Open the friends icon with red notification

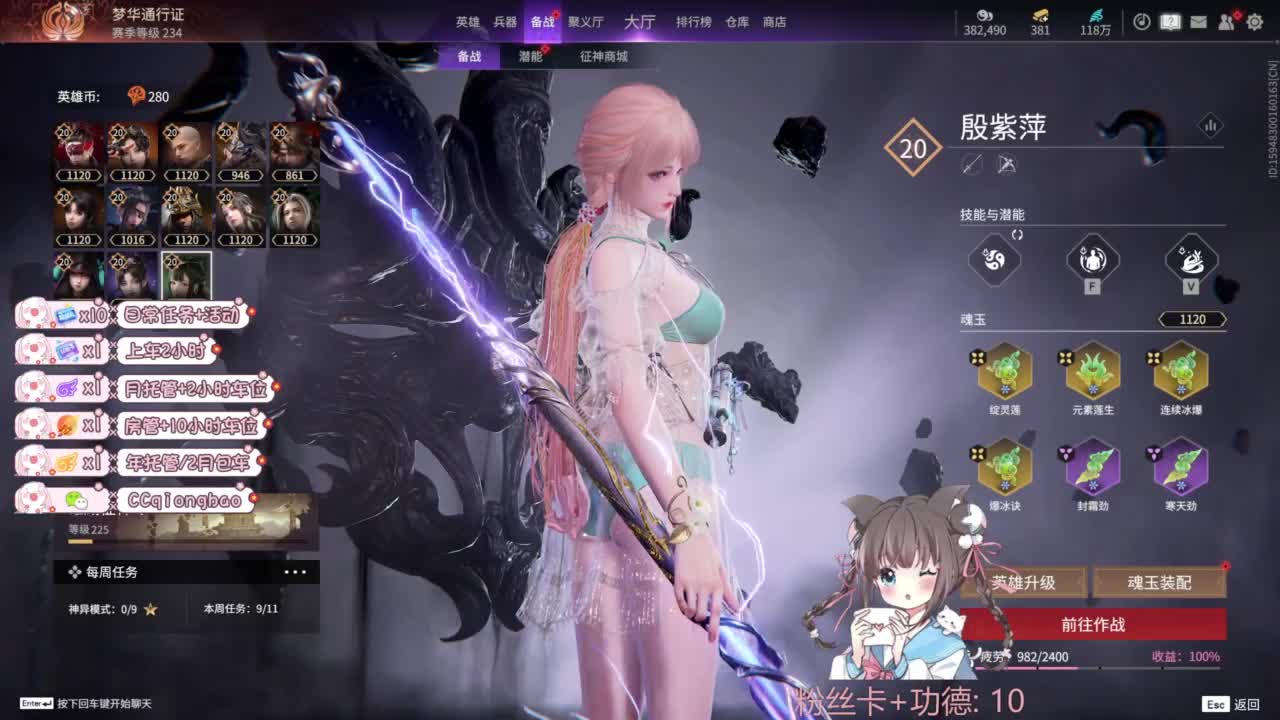pos(1226,20)
